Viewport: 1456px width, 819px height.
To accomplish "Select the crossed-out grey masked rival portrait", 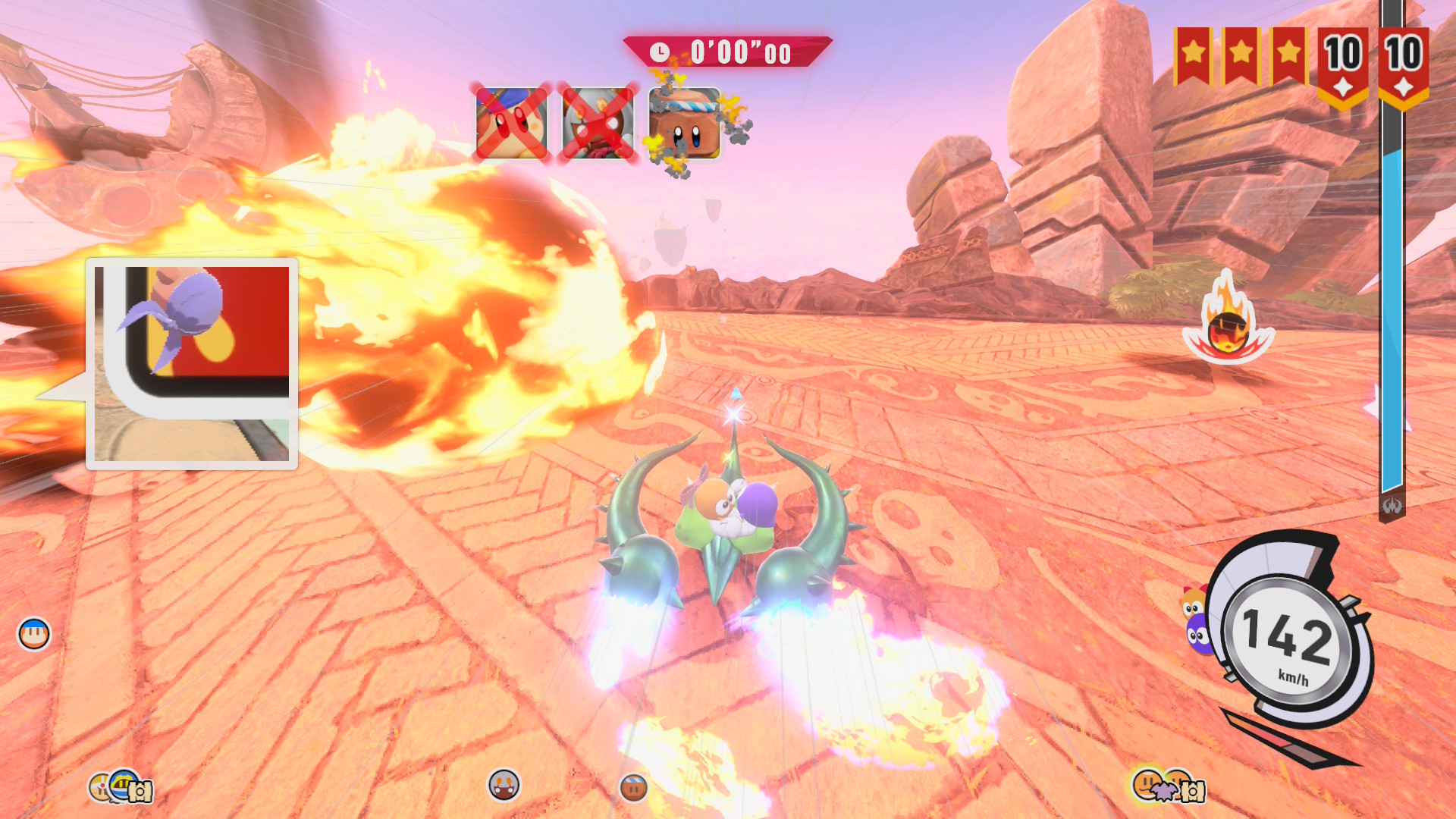I will [598, 124].
